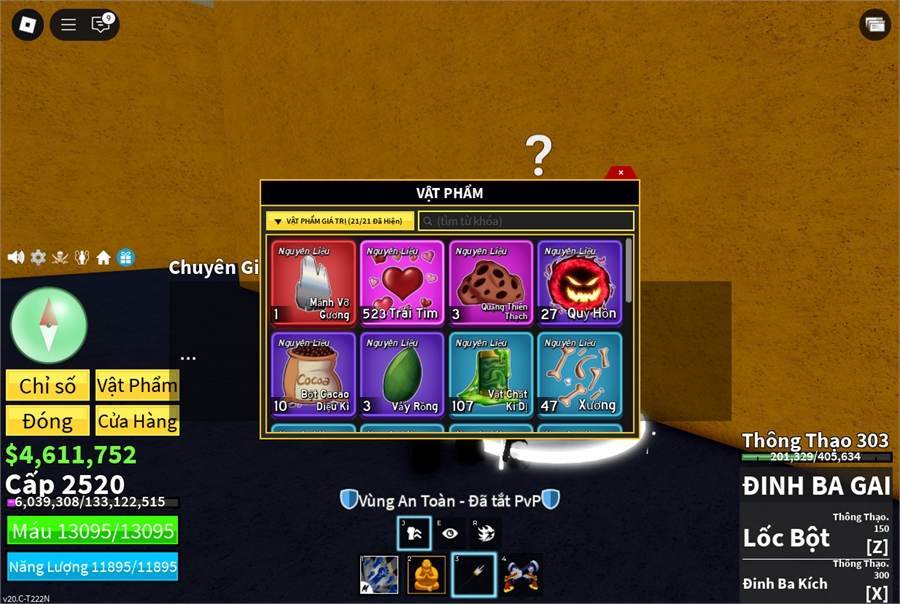This screenshot has height=604, width=900.
Task: Open the Chỉ số stats menu
Action: click(47, 386)
